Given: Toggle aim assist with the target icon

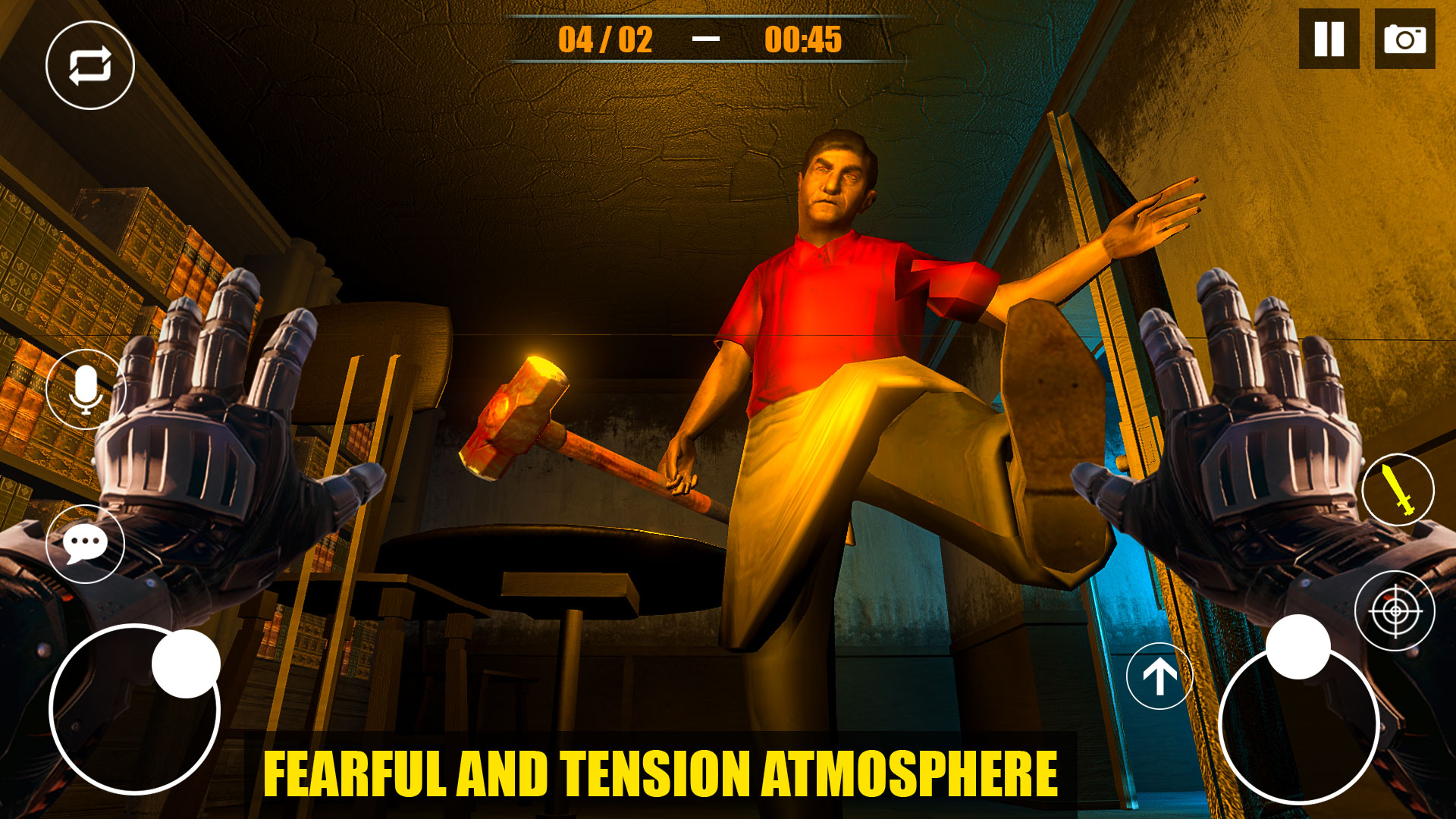Looking at the screenshot, I should point(1397,611).
